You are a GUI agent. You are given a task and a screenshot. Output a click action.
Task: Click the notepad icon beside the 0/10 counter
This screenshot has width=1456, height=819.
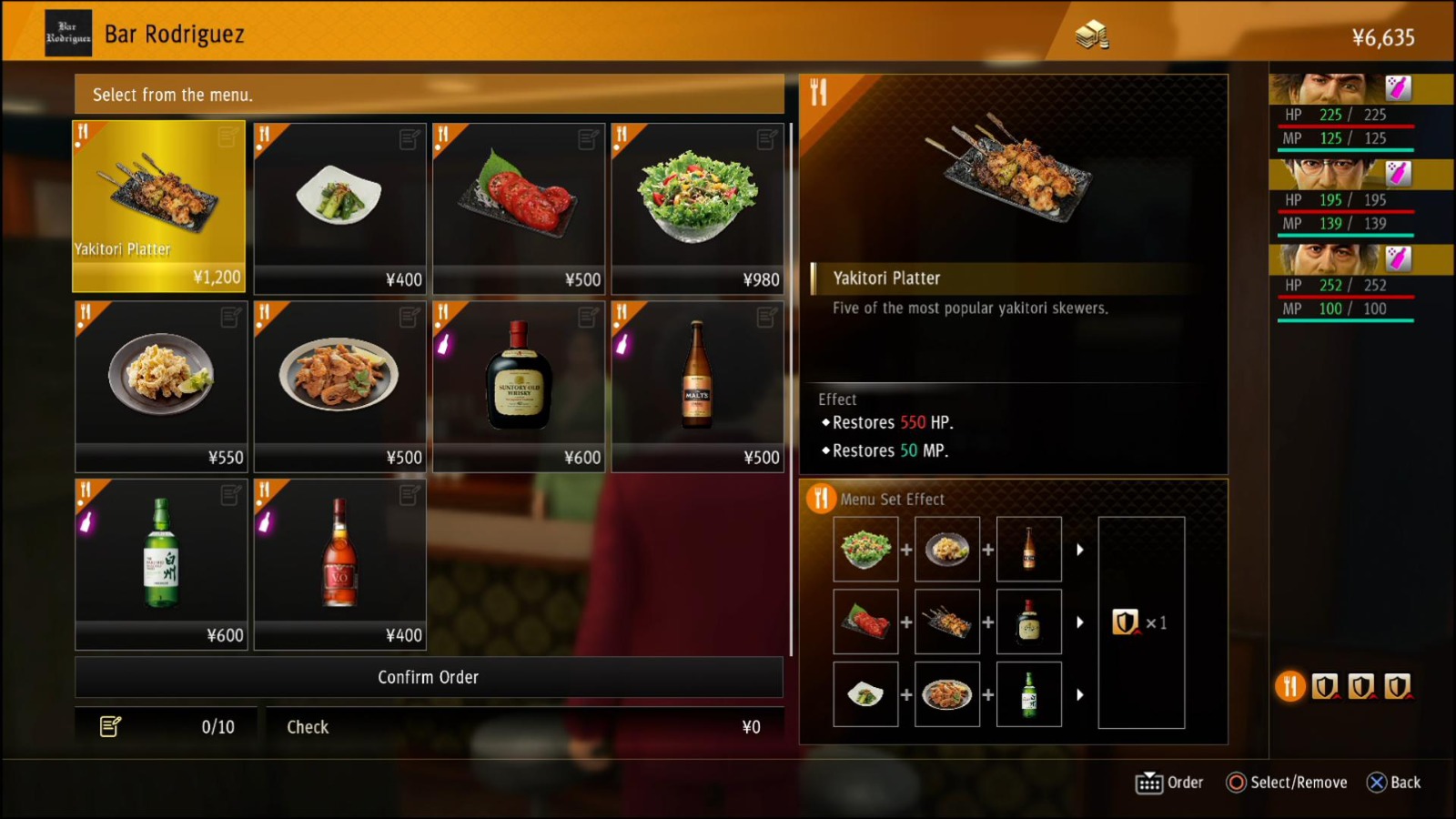coord(111,726)
